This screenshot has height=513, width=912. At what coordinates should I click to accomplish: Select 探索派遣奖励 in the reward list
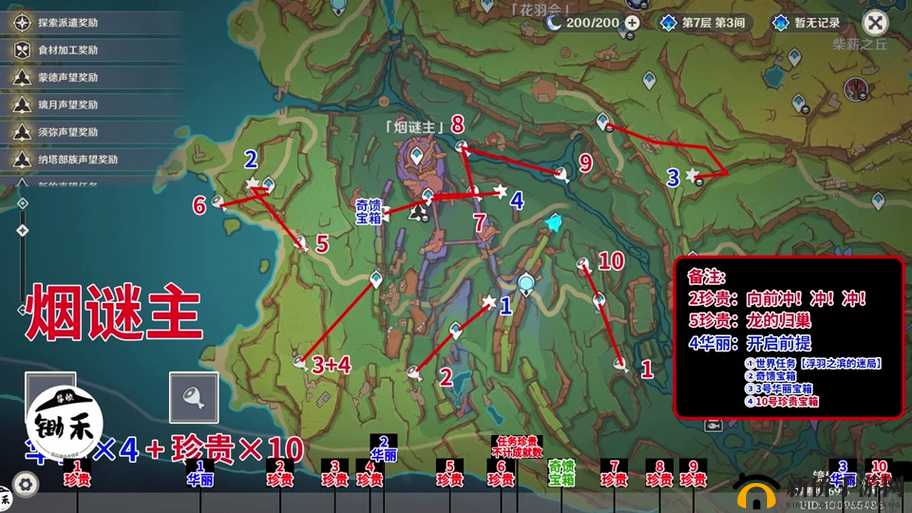[70, 22]
